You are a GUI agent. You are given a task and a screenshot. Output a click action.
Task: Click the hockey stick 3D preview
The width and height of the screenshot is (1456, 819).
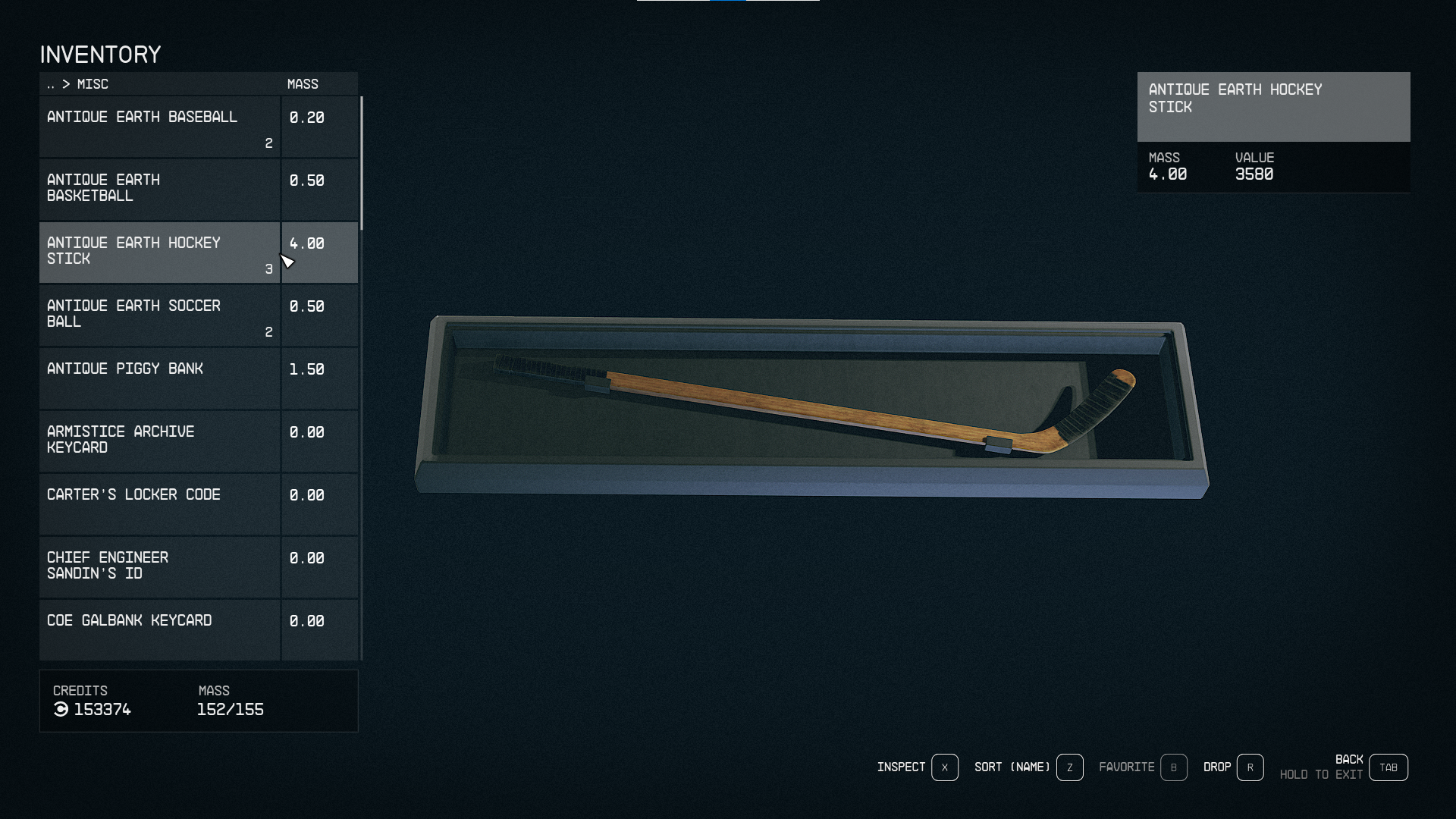coord(811,402)
